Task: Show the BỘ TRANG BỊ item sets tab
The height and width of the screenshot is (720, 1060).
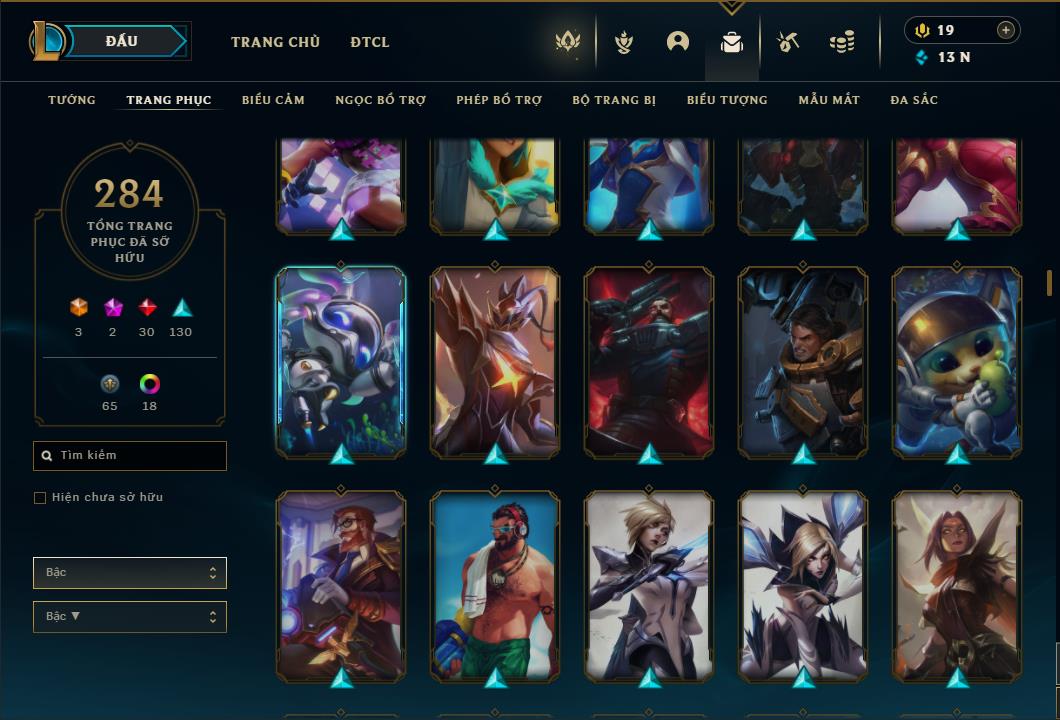Action: point(614,100)
